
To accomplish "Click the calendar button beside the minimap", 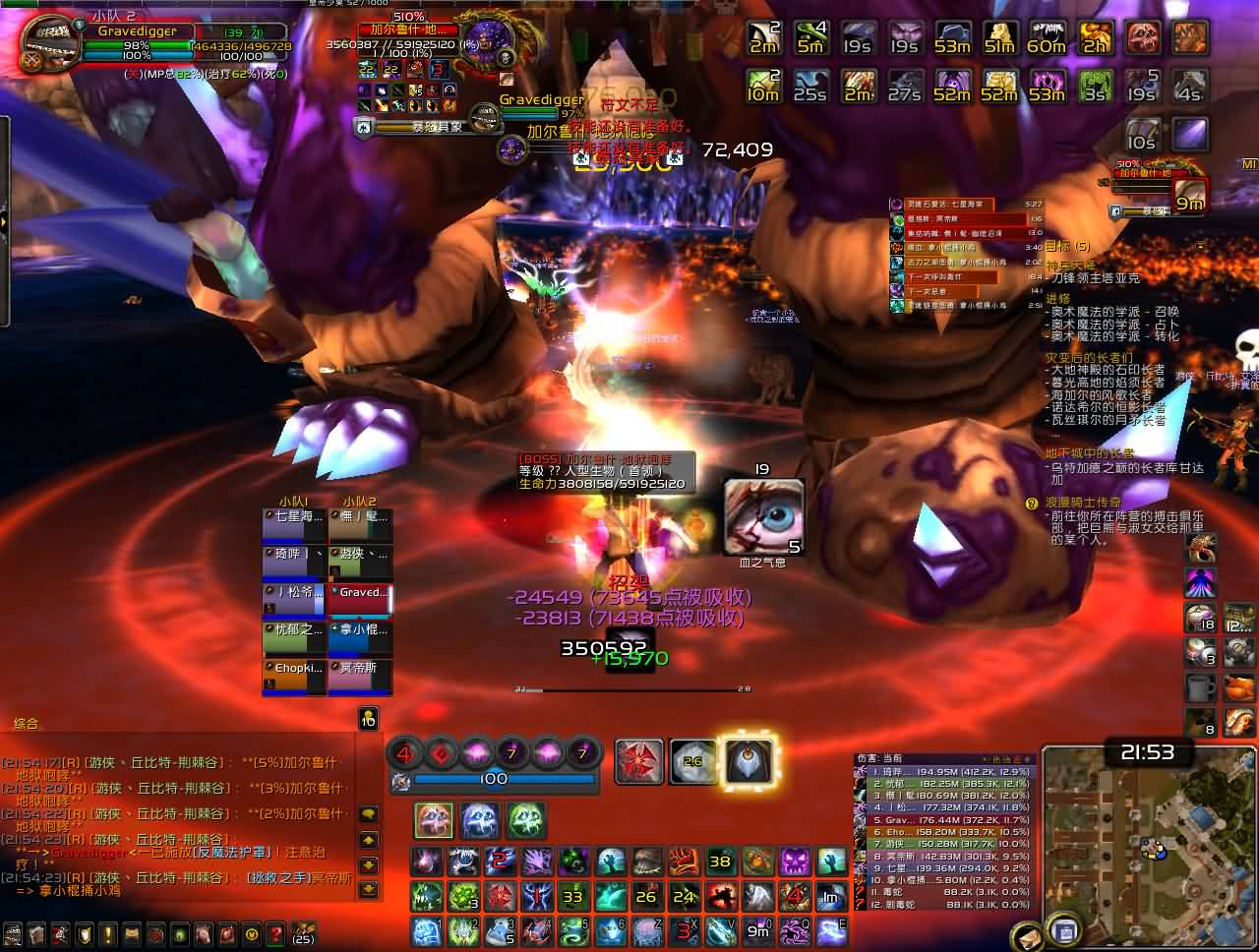I will coord(1061,929).
